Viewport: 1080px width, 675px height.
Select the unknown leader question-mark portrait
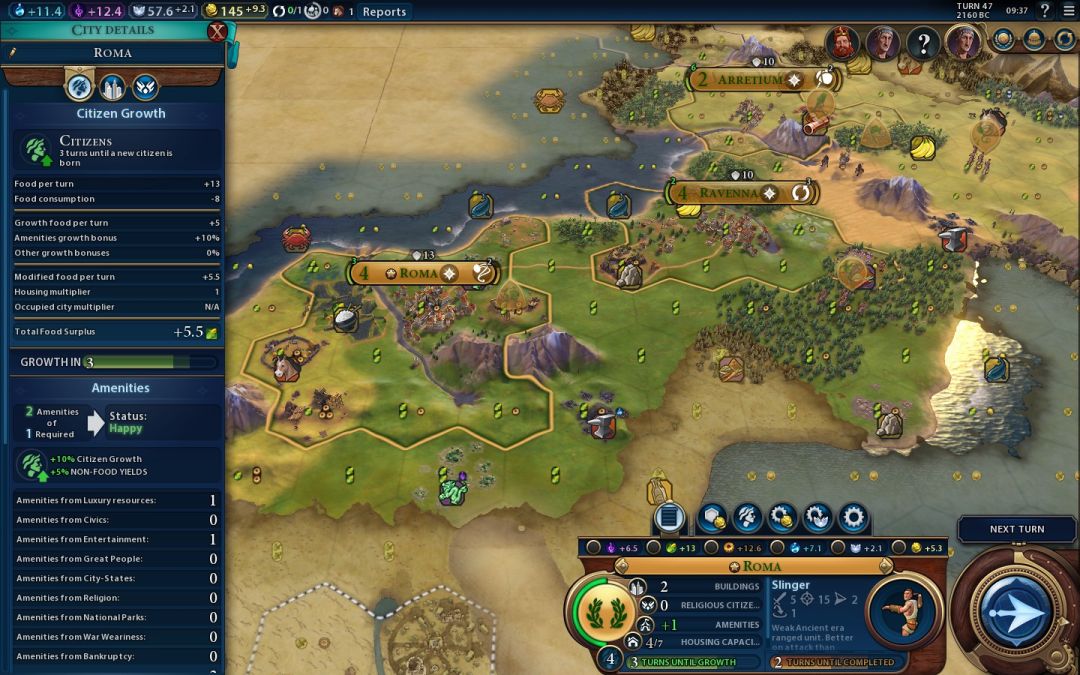924,43
